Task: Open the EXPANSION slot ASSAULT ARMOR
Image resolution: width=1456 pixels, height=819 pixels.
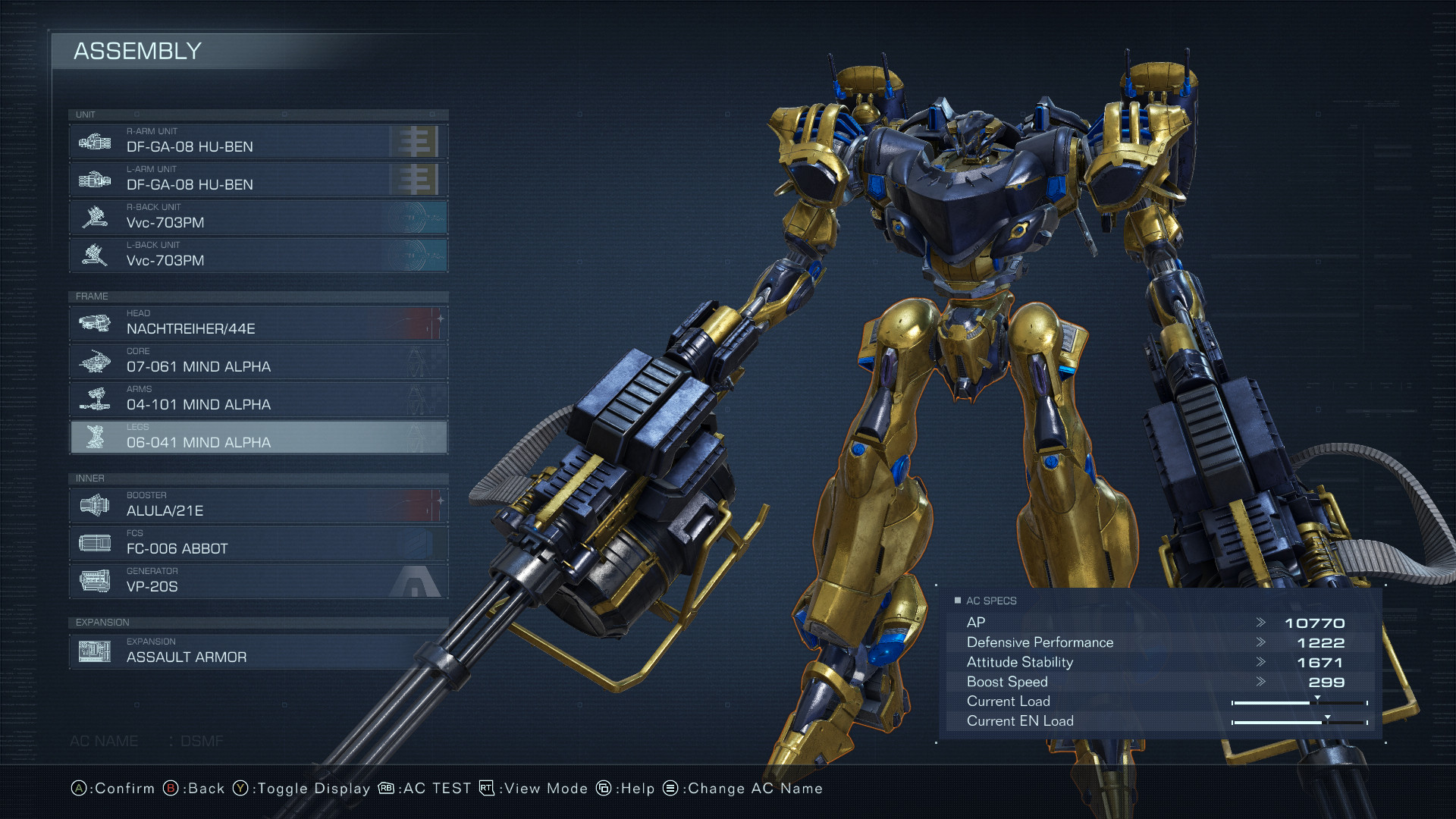Action: [258, 652]
